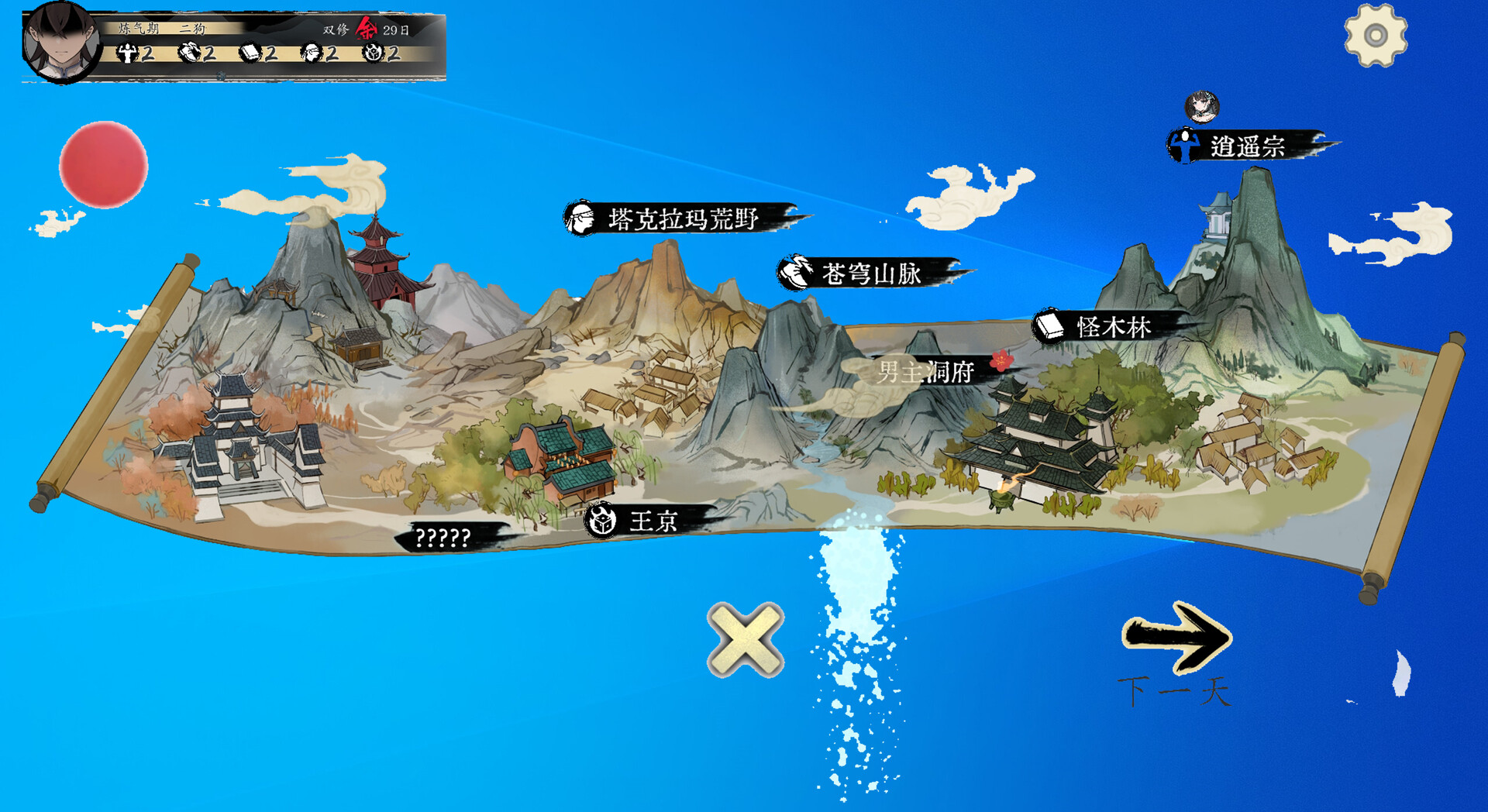The image size is (1488, 812).
Task: Click the foot stat icon in the status bar
Action: click(x=188, y=53)
